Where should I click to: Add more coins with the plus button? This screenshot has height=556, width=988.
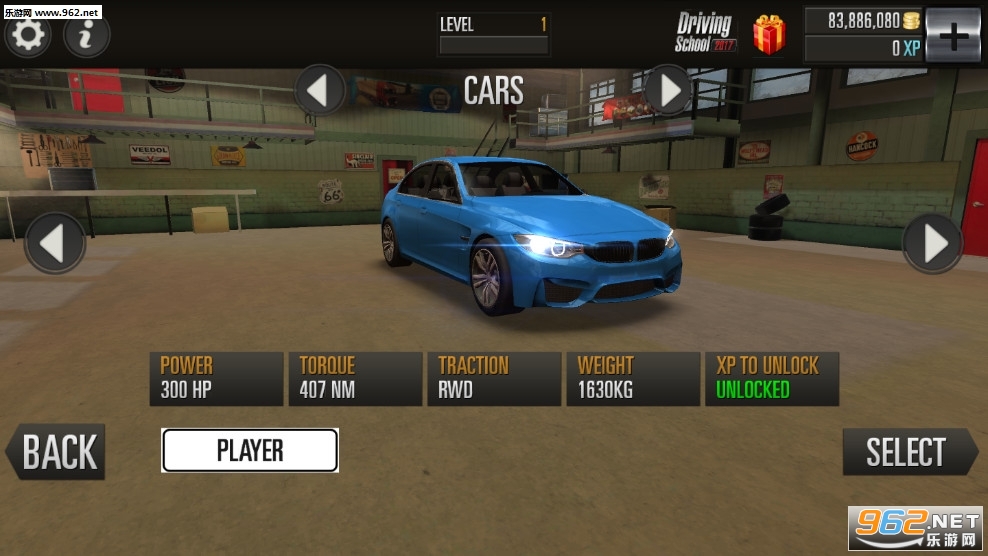[952, 35]
